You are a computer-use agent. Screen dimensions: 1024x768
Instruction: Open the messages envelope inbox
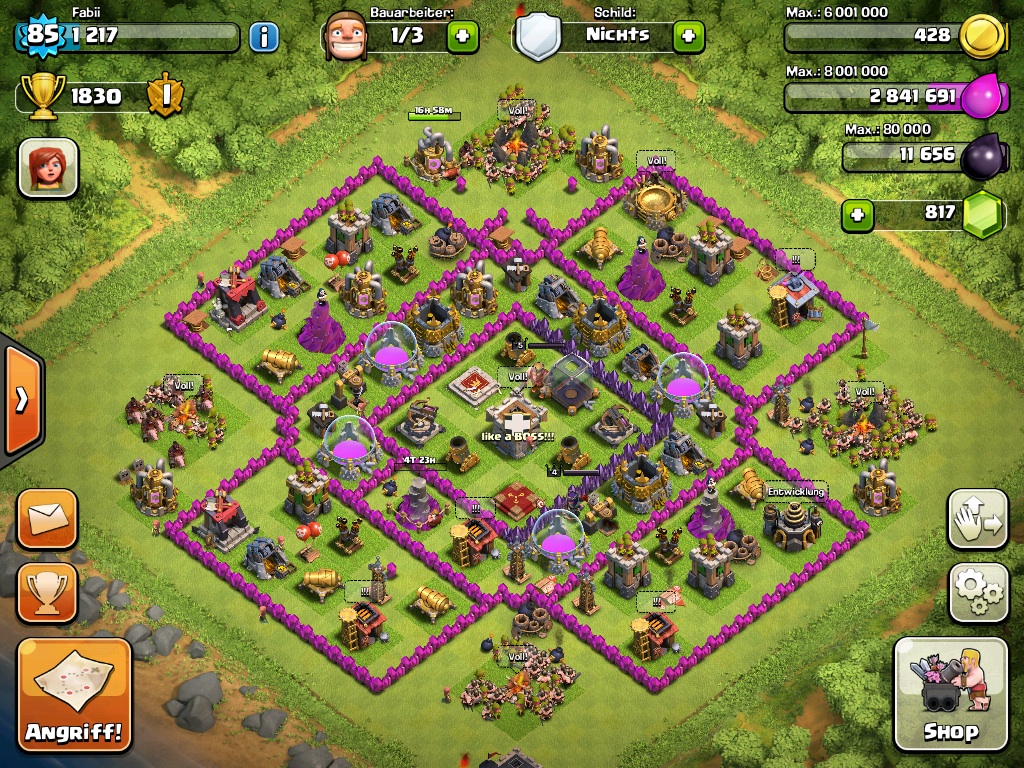47,518
